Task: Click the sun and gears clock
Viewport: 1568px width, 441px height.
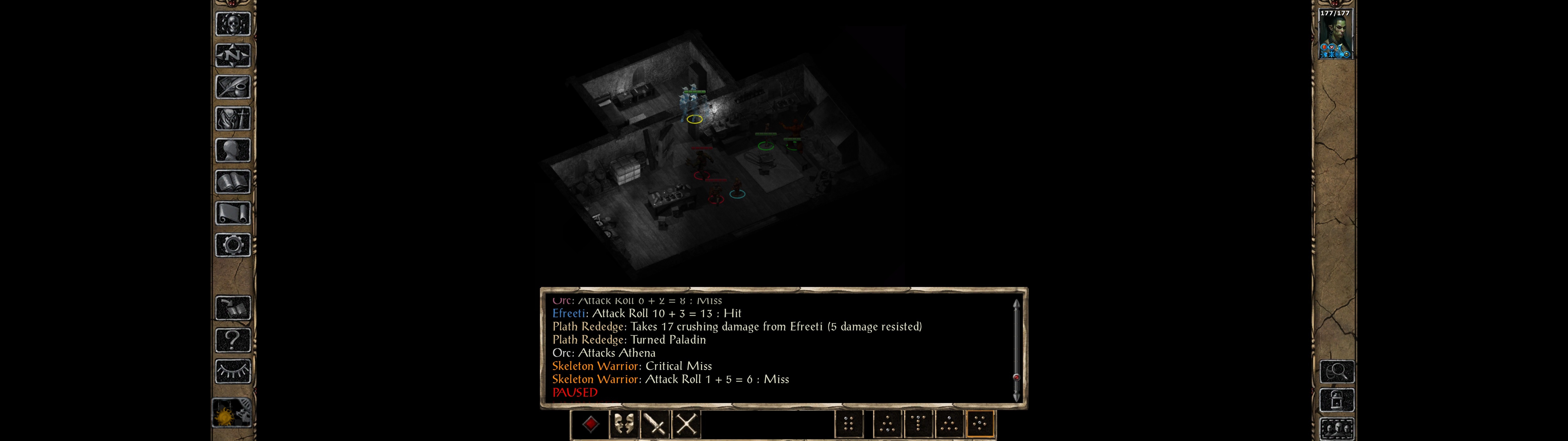Action: [x=231, y=414]
